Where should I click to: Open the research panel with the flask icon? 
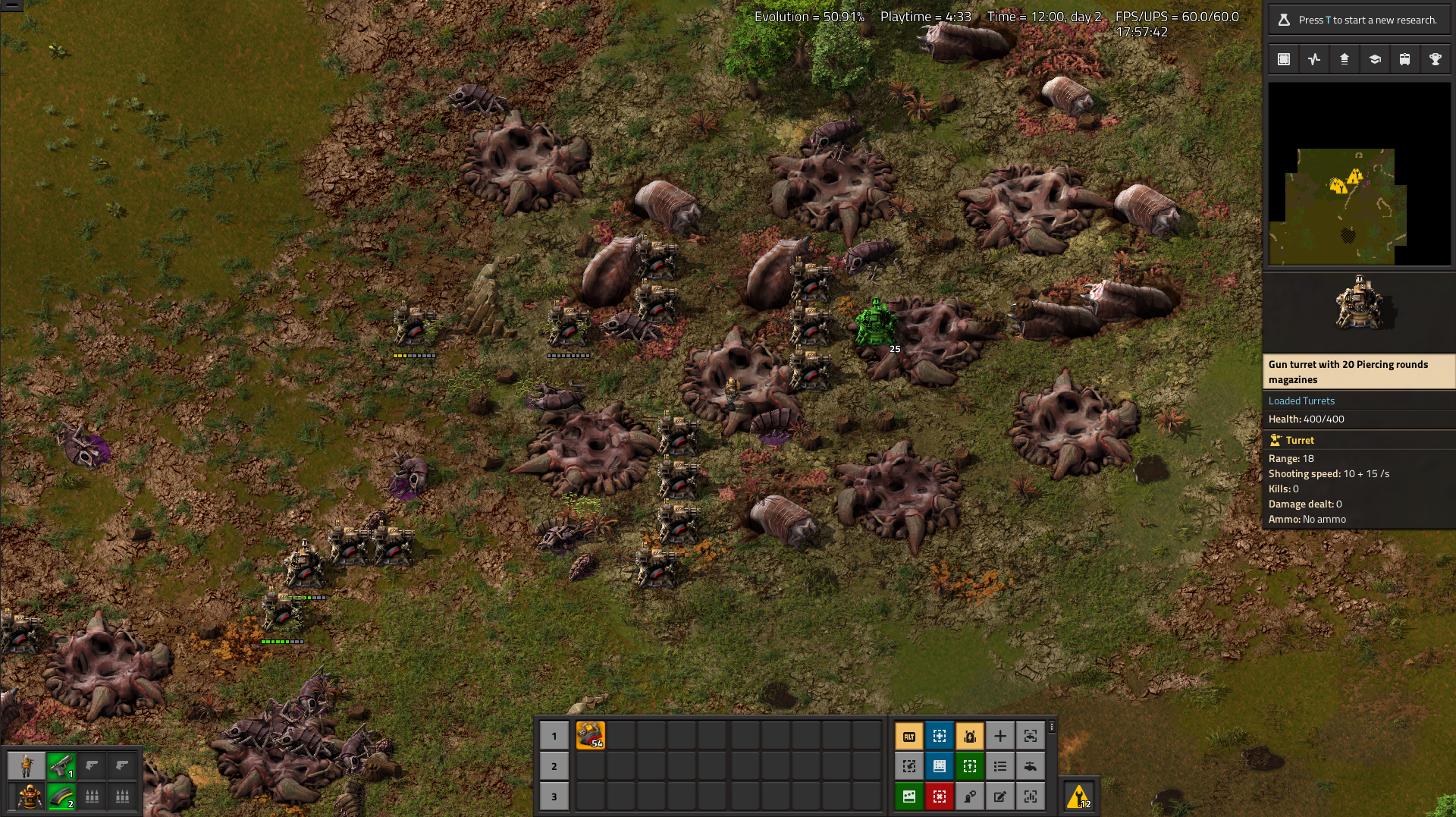coord(1359,20)
